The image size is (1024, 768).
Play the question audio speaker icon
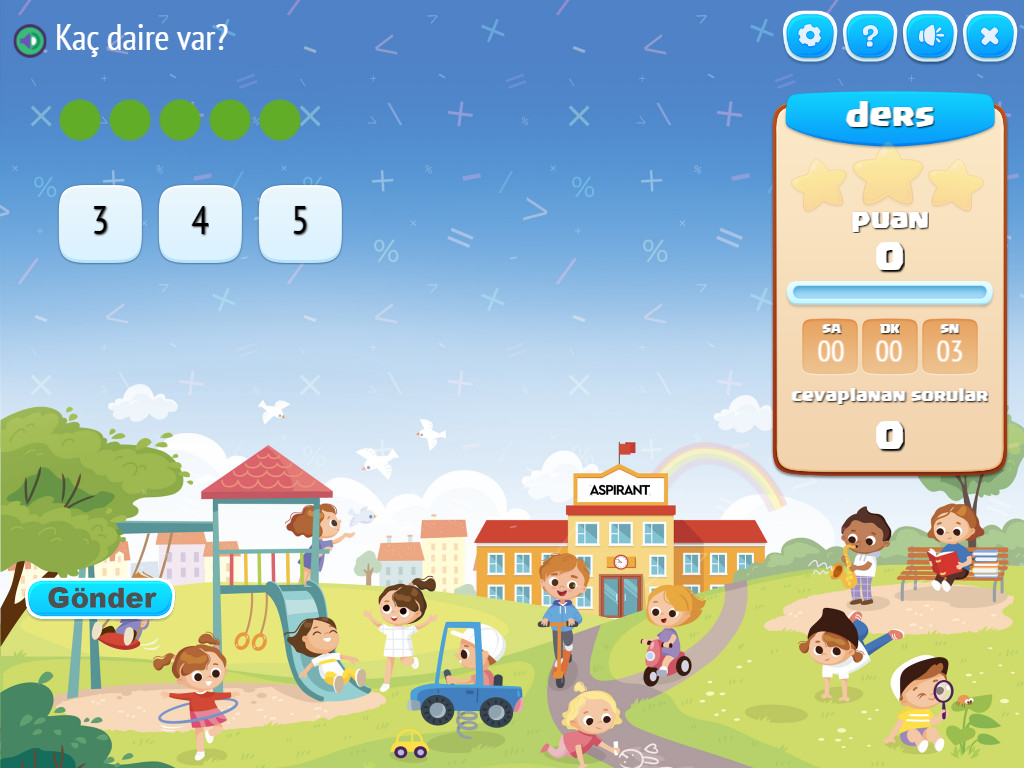[30, 41]
